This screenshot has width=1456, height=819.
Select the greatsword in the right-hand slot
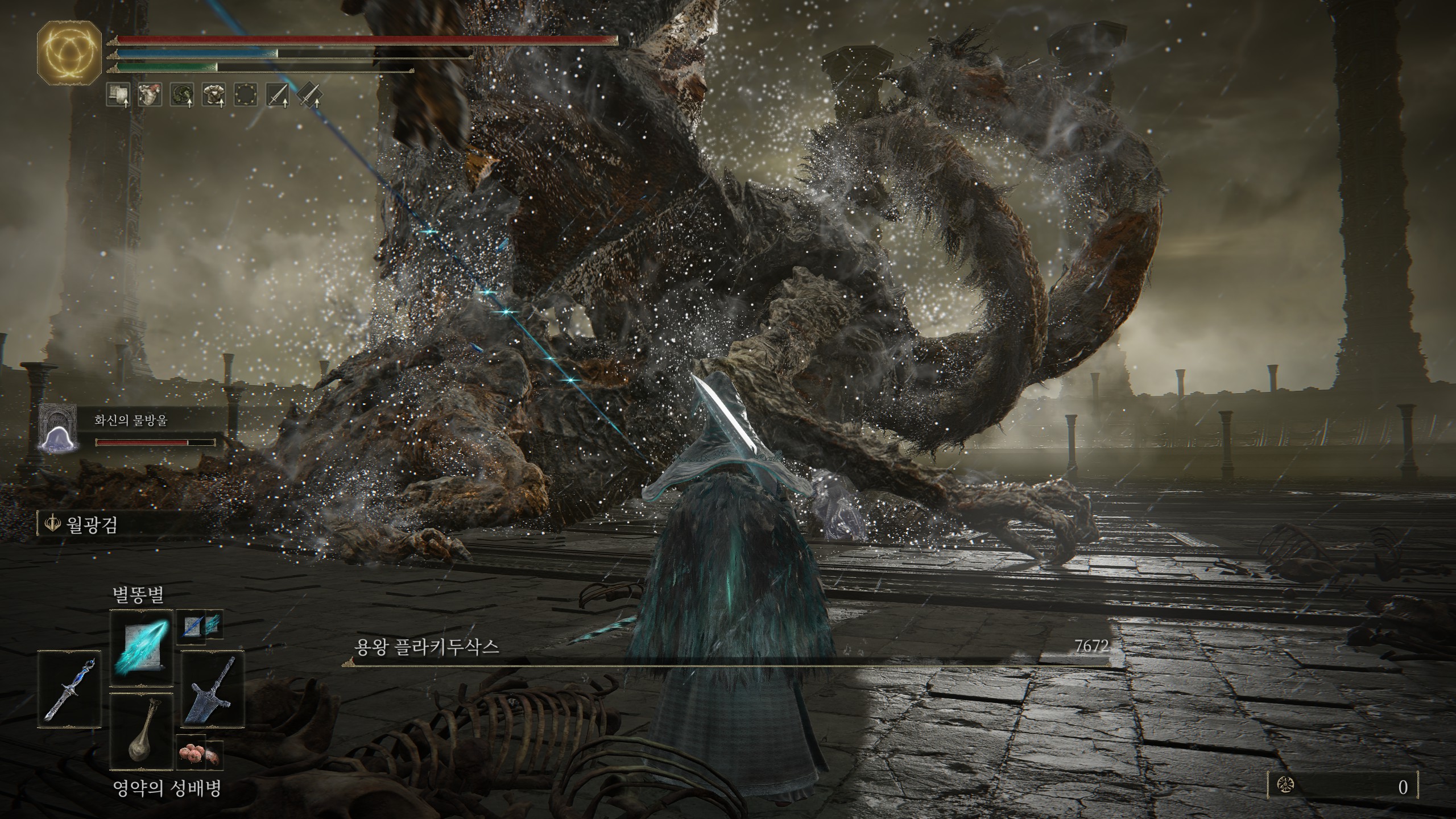[212, 689]
